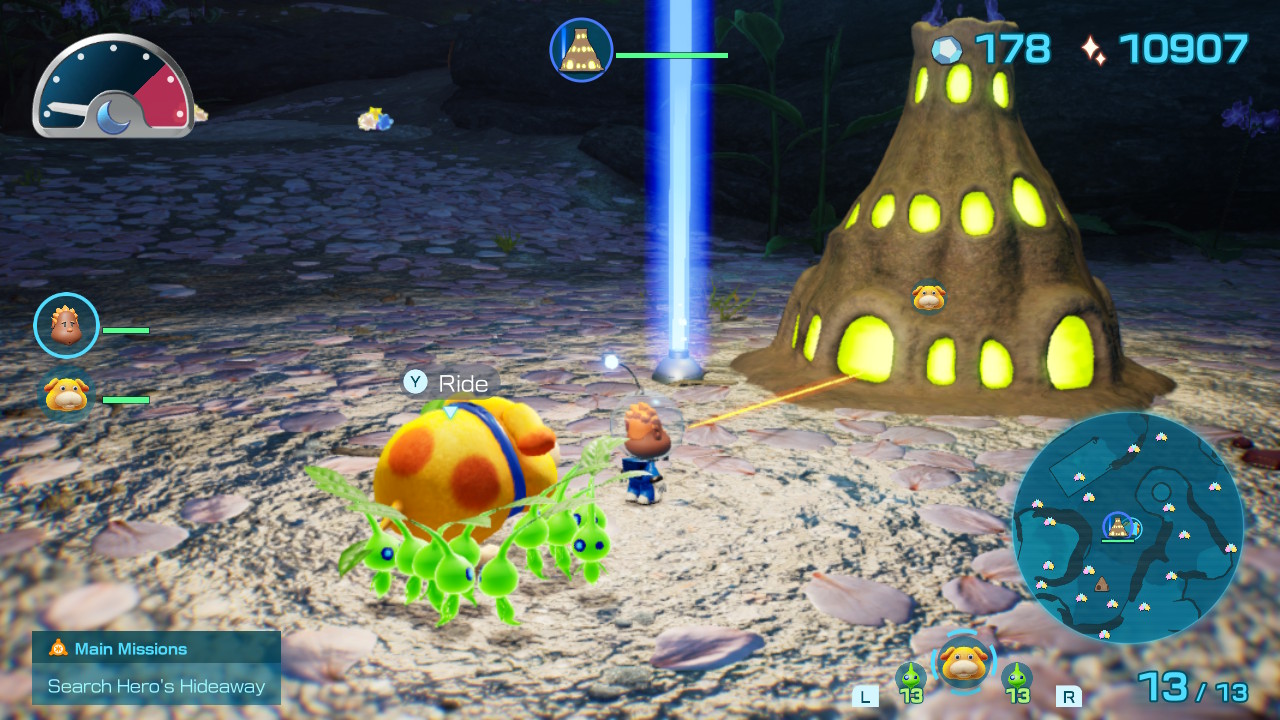Click the day-night sun meter gauge
The image size is (1280, 720).
click(112, 88)
